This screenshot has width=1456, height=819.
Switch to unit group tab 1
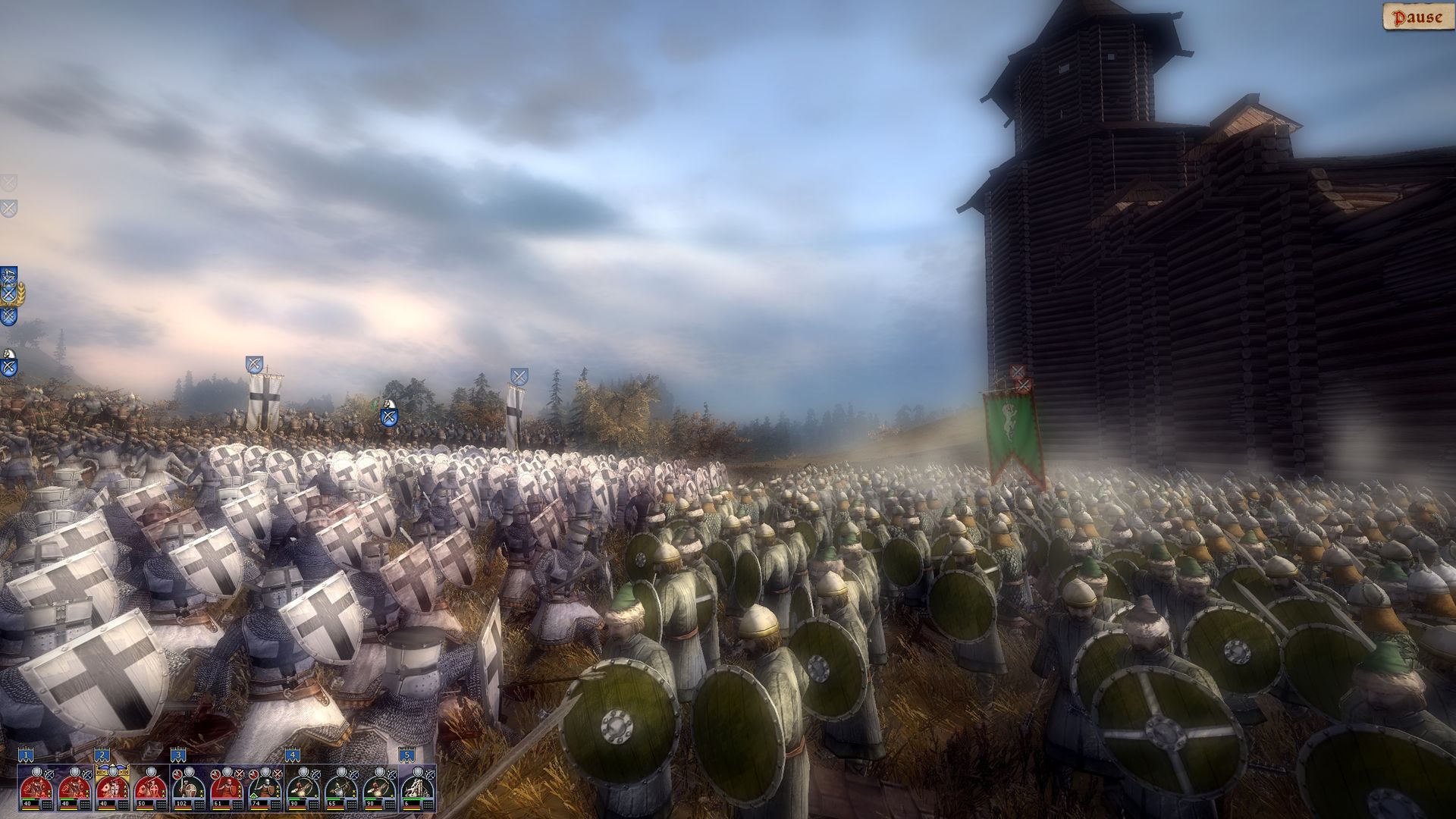pyautogui.click(x=25, y=755)
